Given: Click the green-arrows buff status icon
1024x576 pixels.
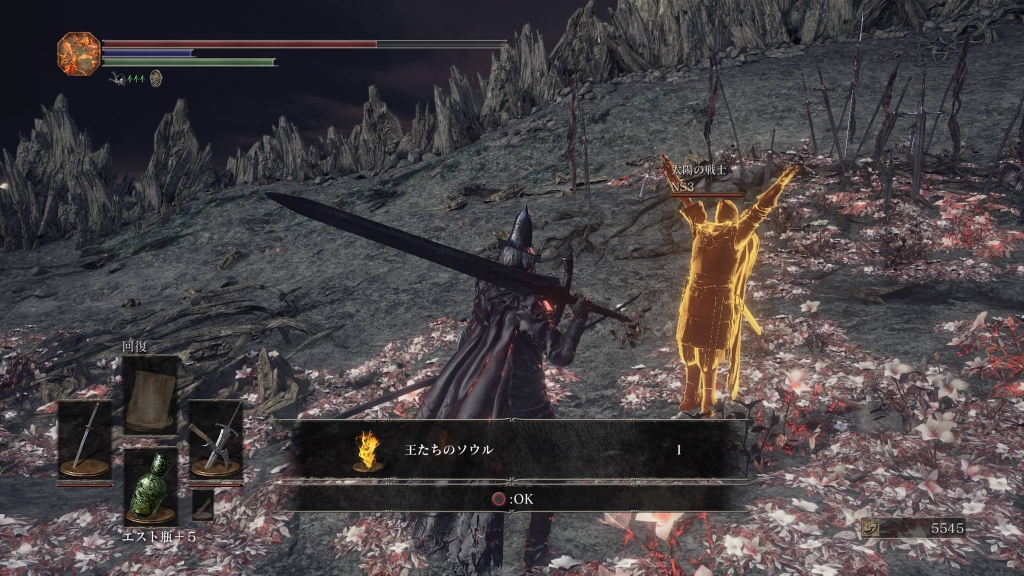Looking at the screenshot, I should click(x=127, y=77).
